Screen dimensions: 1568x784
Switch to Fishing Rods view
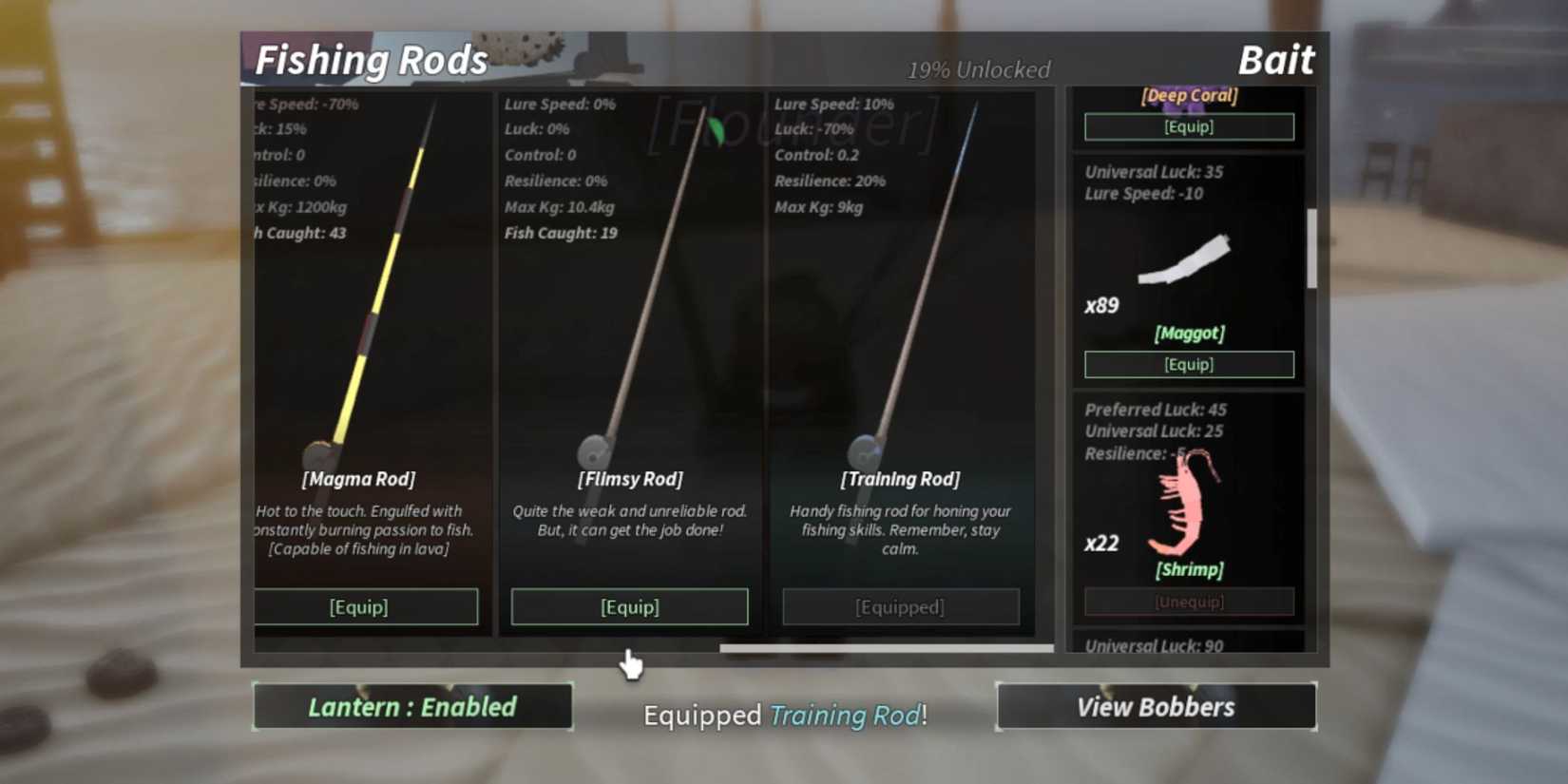tap(370, 59)
